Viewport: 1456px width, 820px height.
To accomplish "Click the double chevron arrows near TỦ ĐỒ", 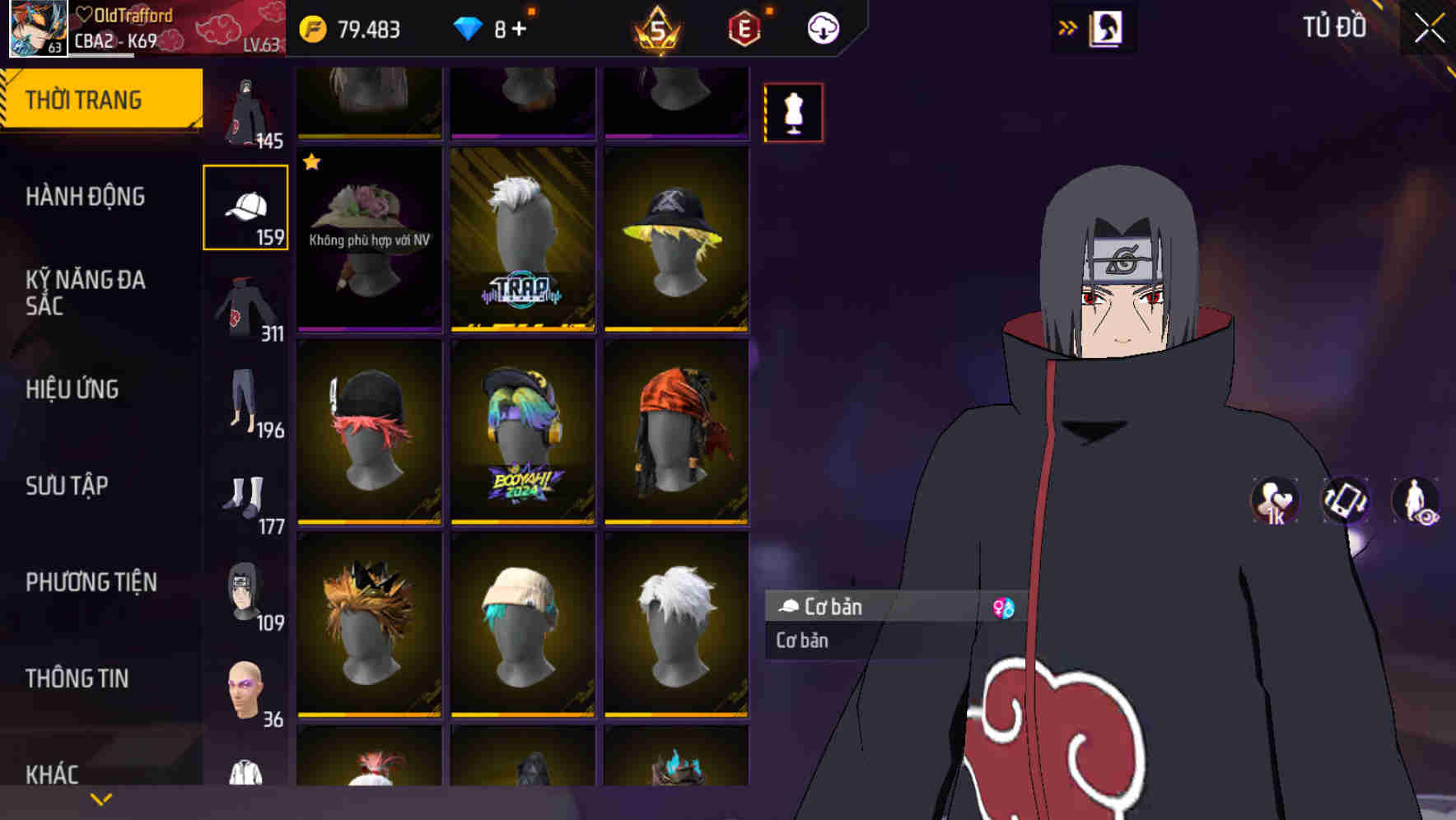I will pos(1068,27).
